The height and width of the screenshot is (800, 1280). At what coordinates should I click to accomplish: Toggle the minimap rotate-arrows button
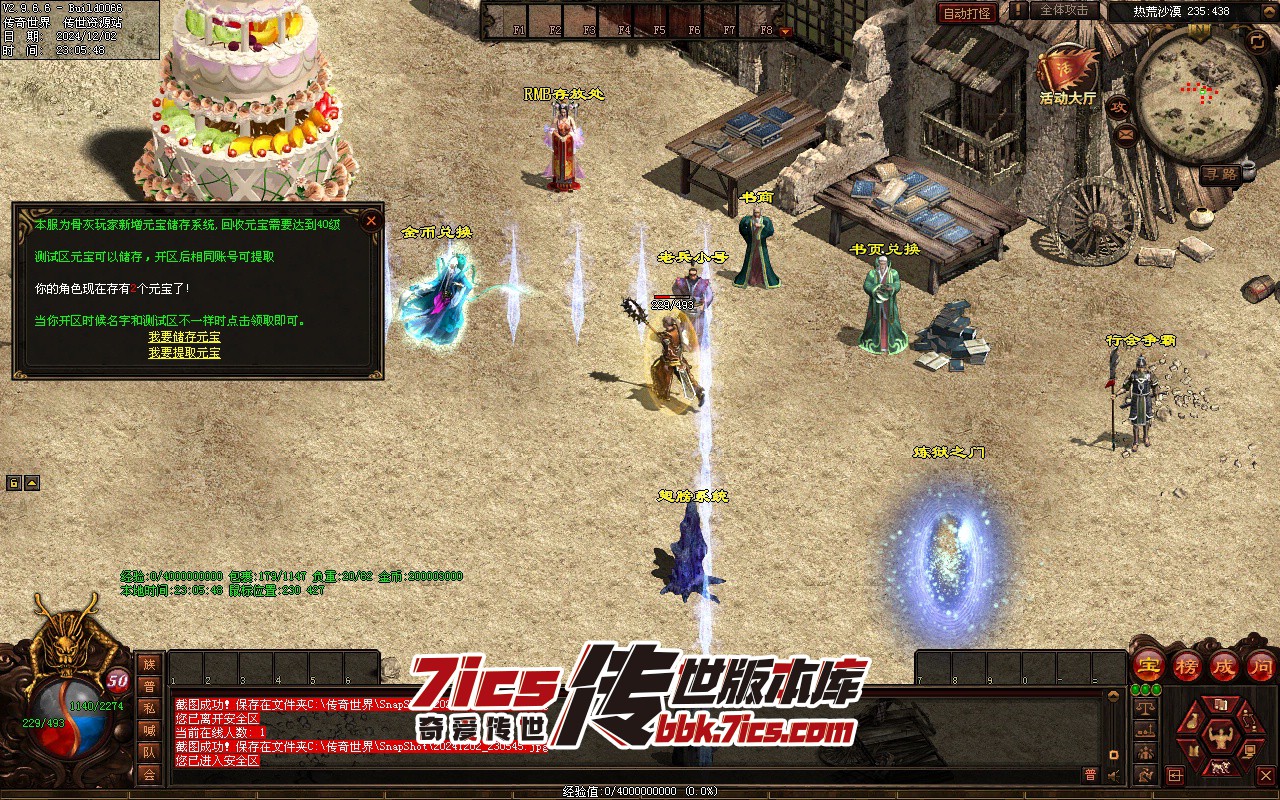[x=1257, y=41]
